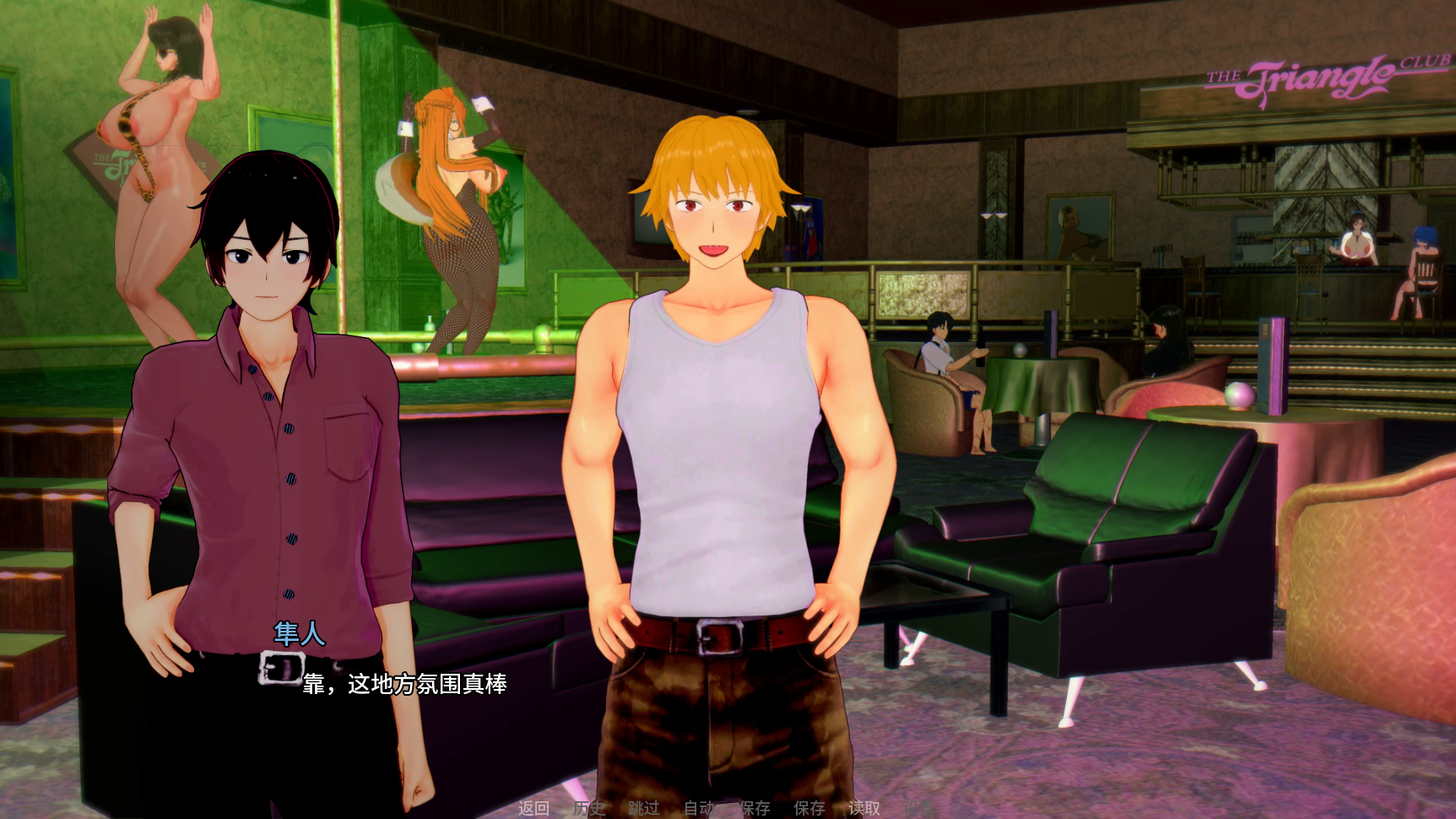Open 设置 (Settings) from the quick menu
Screen dimensions: 1456x819
coord(918,808)
